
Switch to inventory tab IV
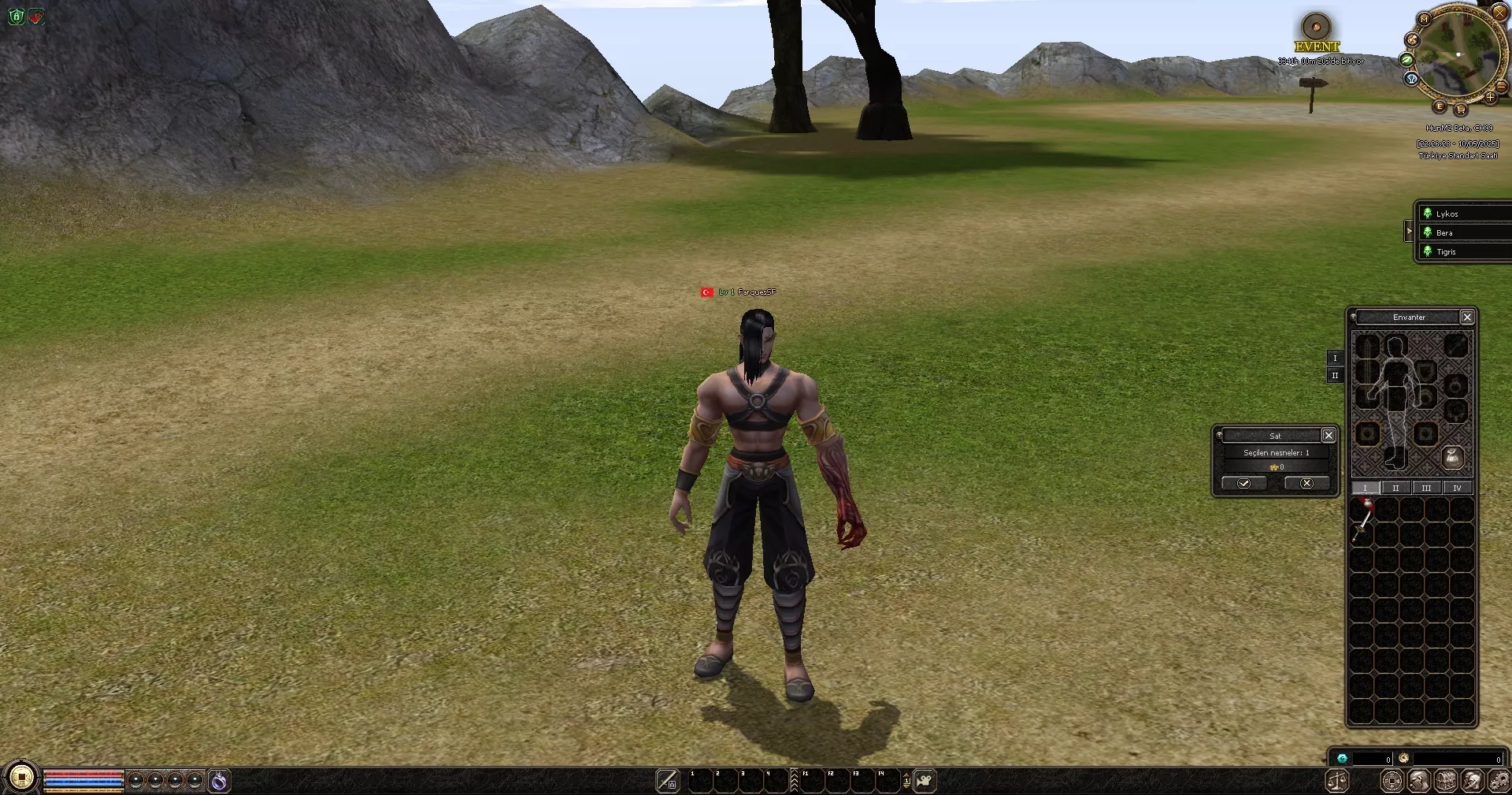pyautogui.click(x=1458, y=489)
